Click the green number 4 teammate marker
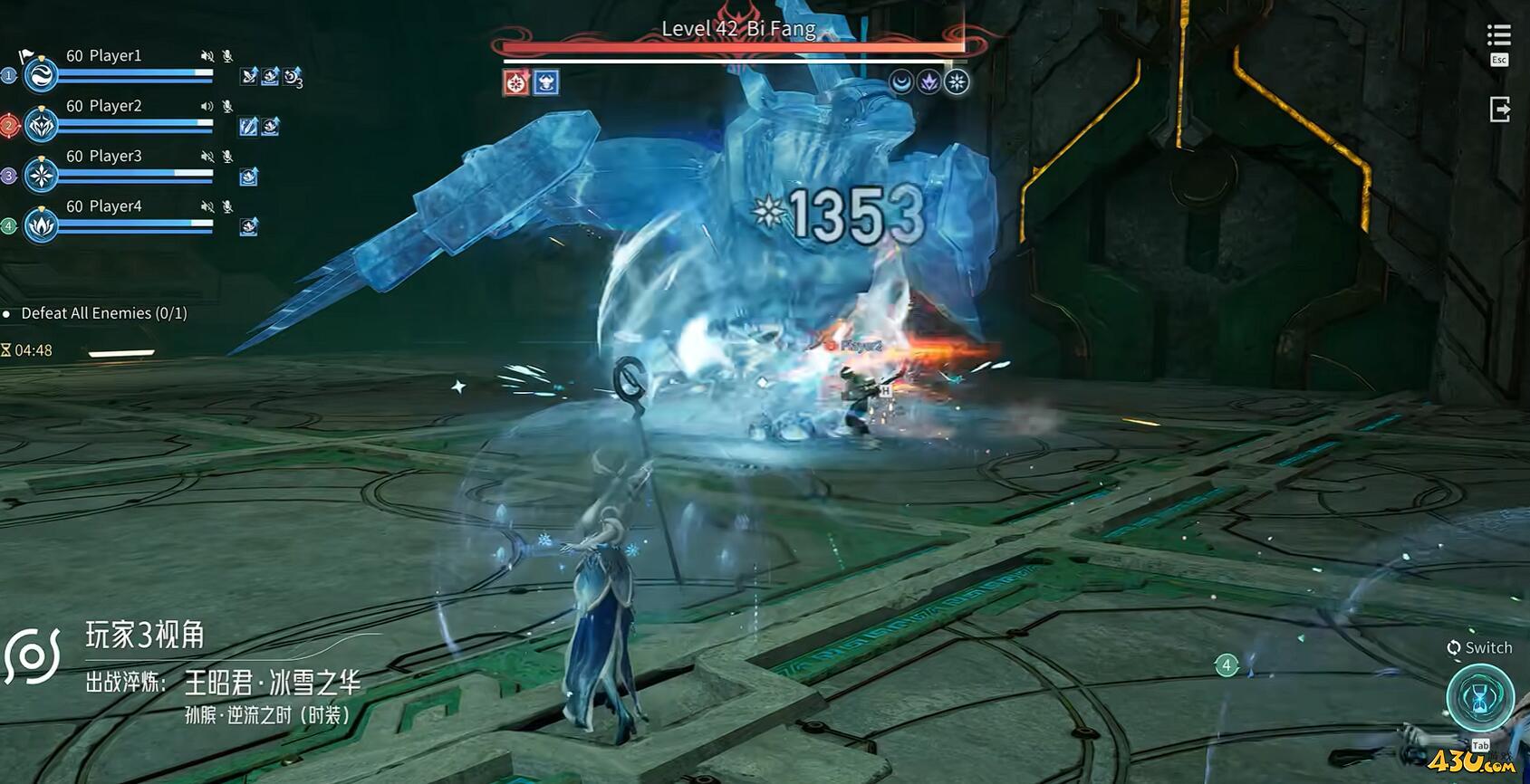 1226,665
